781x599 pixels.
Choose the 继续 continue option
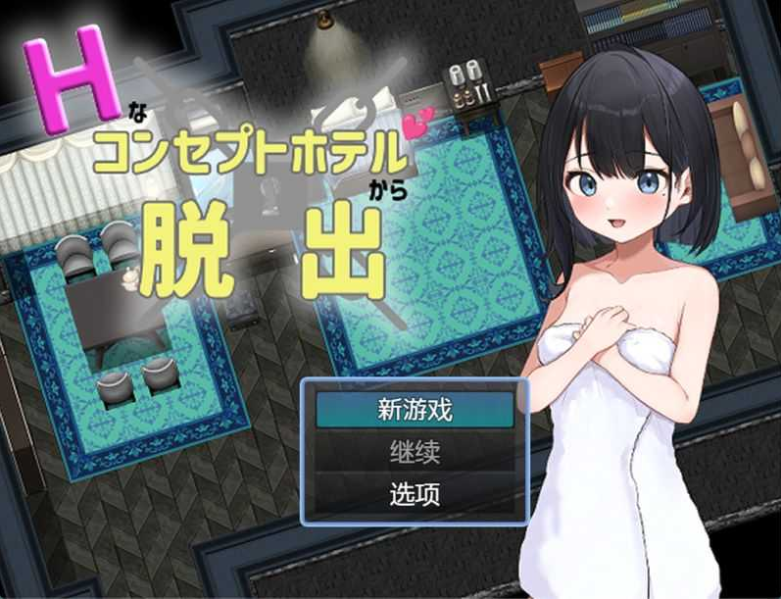(415, 452)
